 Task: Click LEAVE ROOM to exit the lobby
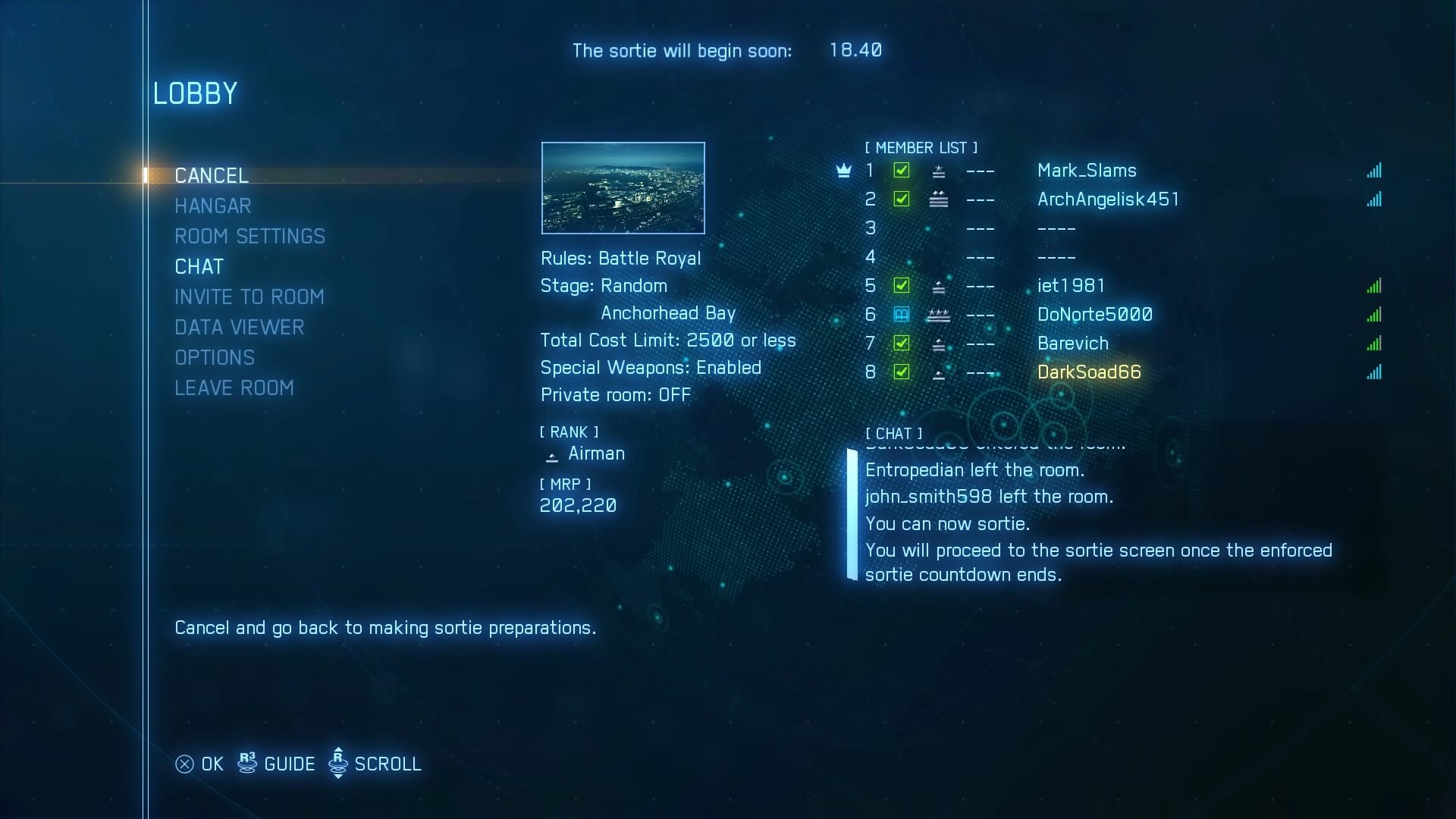point(234,388)
